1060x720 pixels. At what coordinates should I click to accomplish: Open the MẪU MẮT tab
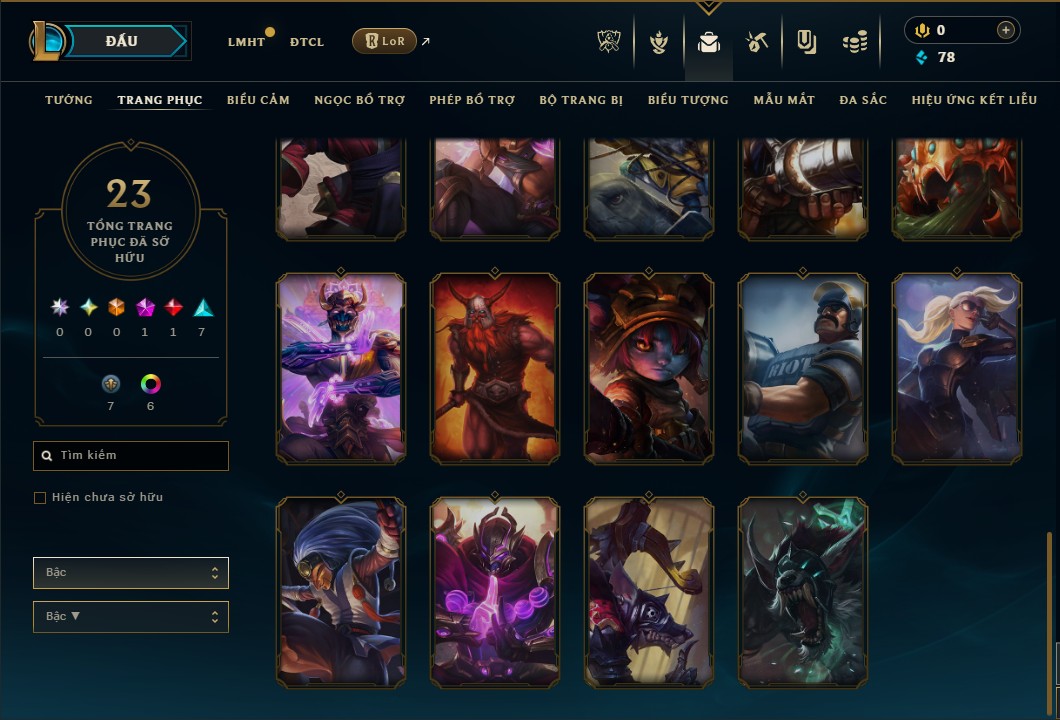pos(784,100)
